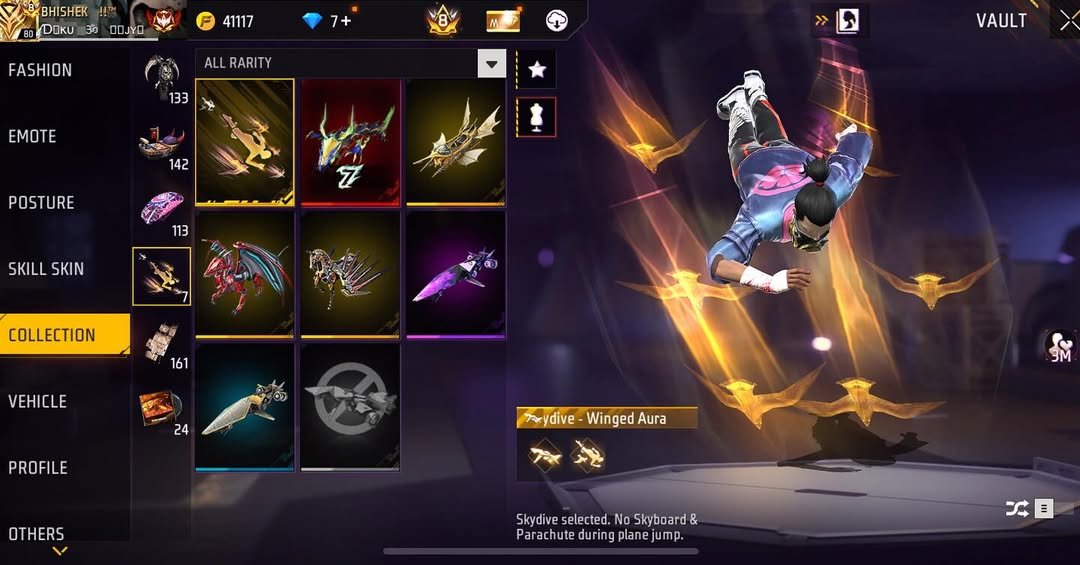Go to Skill Skin section

[46, 269]
